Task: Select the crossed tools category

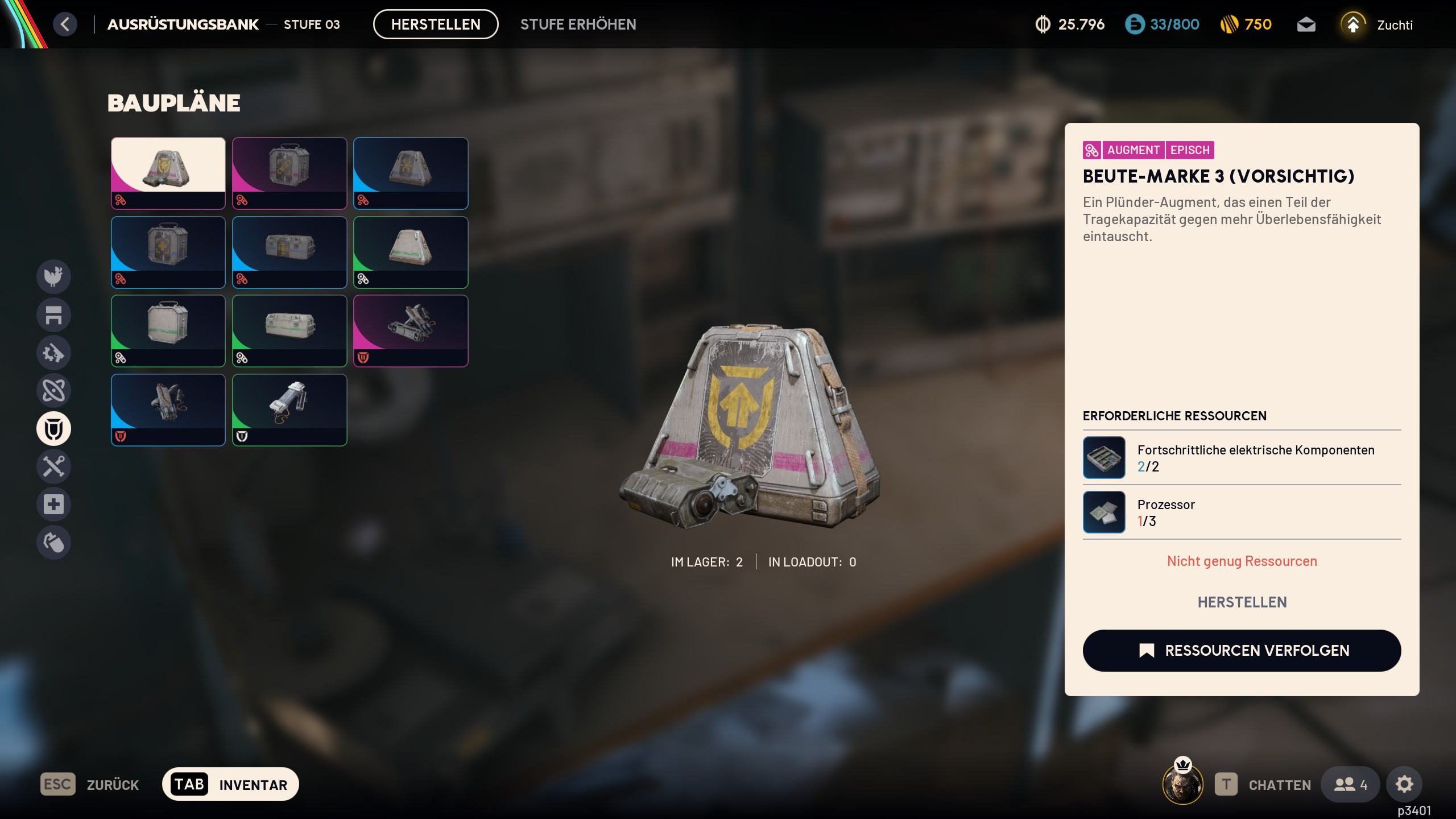Action: (53, 466)
